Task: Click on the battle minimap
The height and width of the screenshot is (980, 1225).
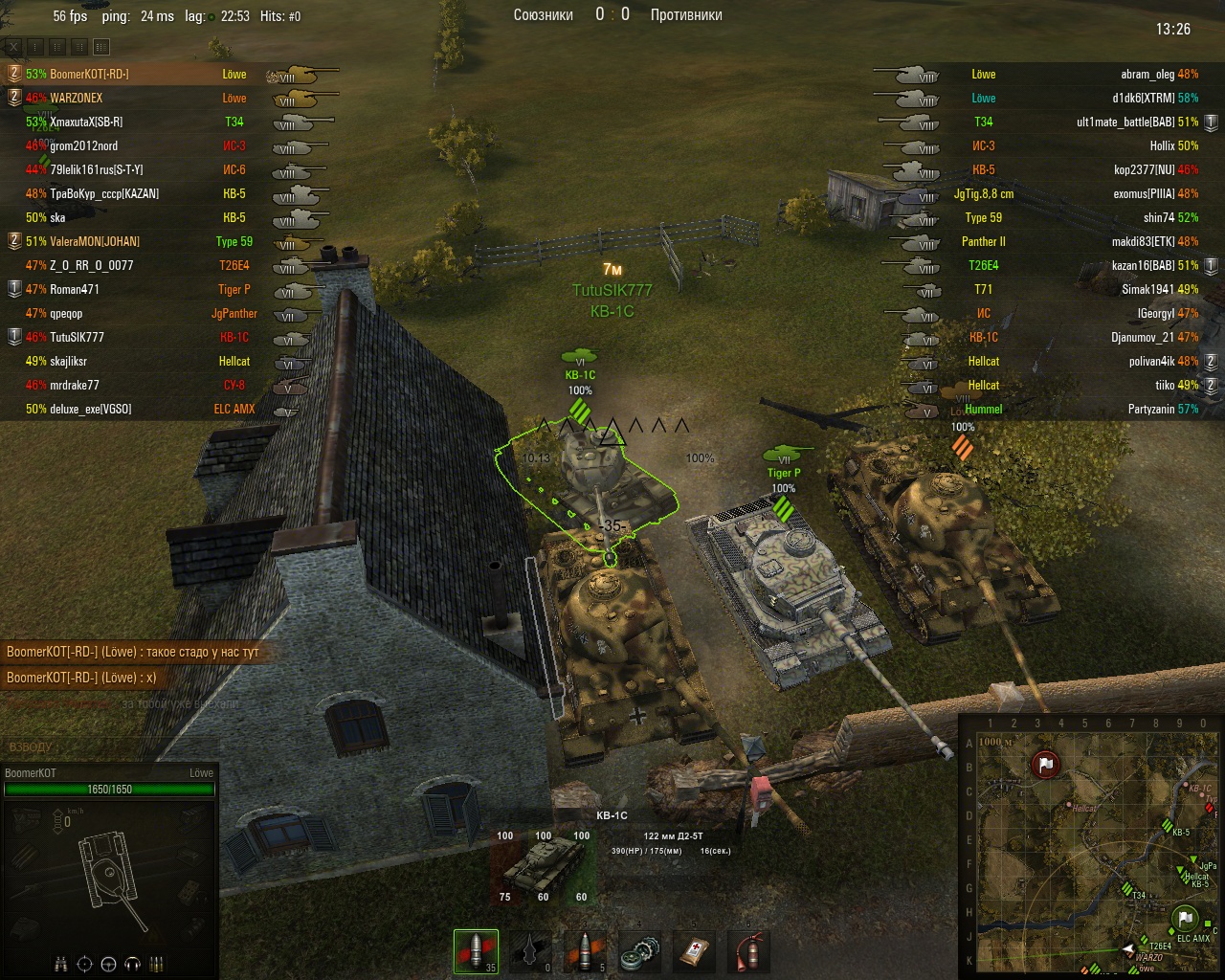Action: [x=1090, y=846]
